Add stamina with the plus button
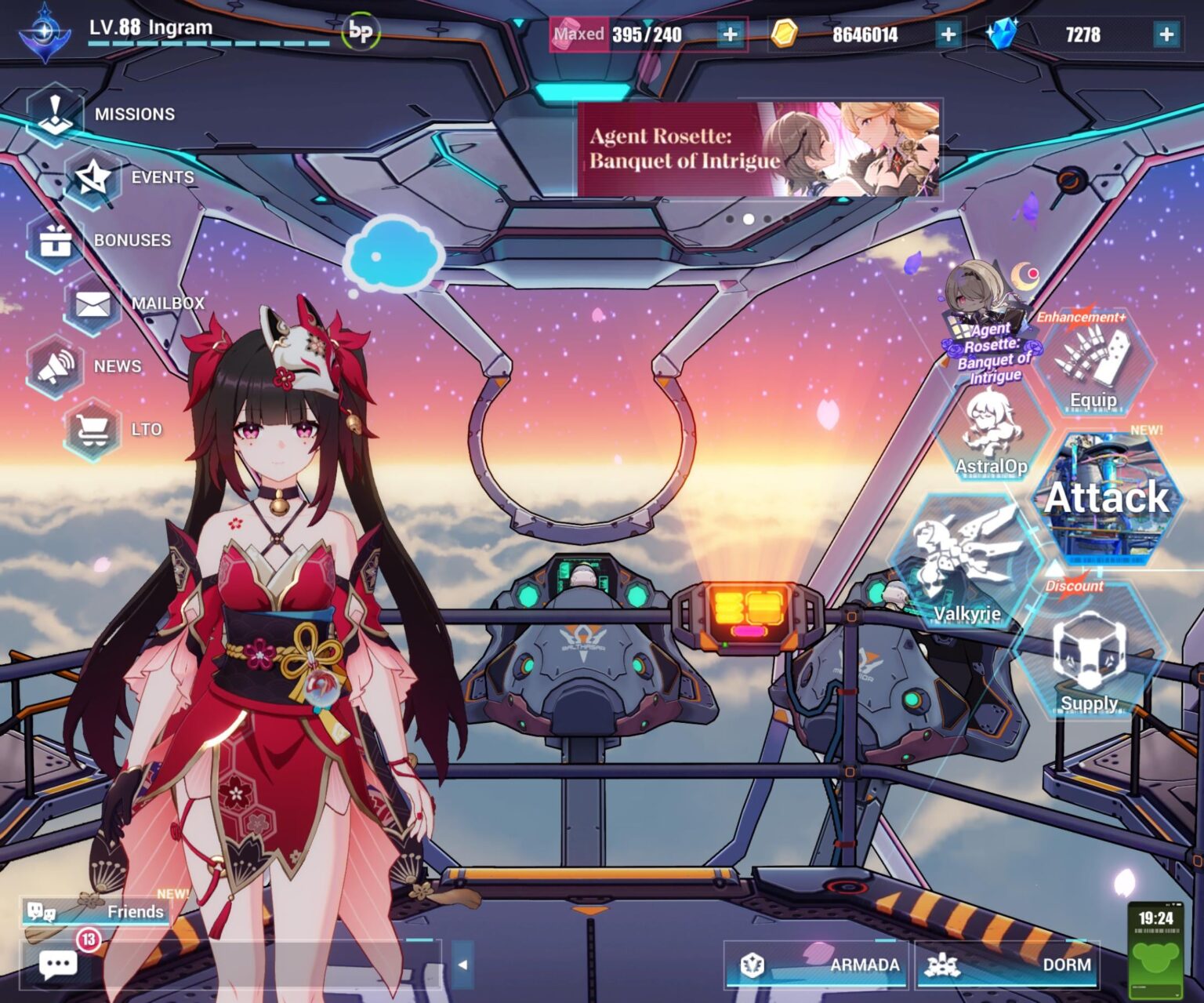The image size is (1204, 1003). pos(730,35)
